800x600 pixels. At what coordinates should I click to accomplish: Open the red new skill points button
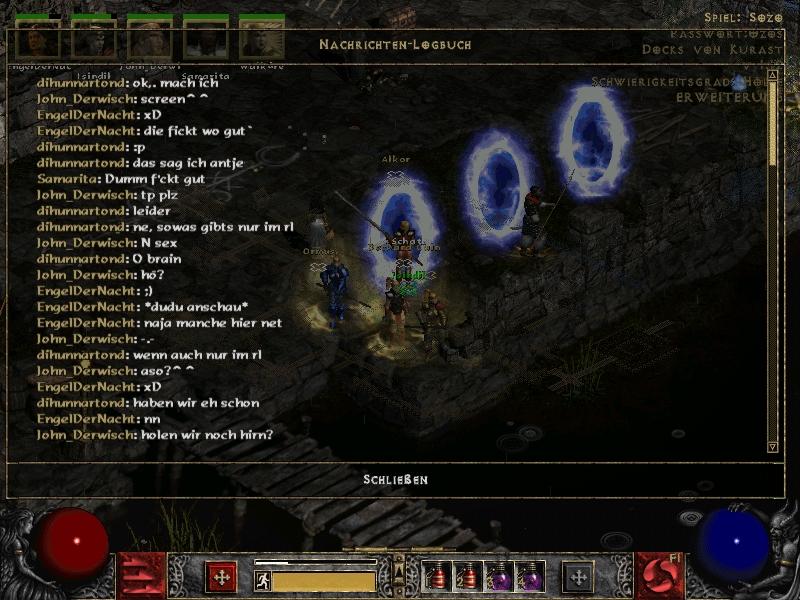click(x=660, y=577)
